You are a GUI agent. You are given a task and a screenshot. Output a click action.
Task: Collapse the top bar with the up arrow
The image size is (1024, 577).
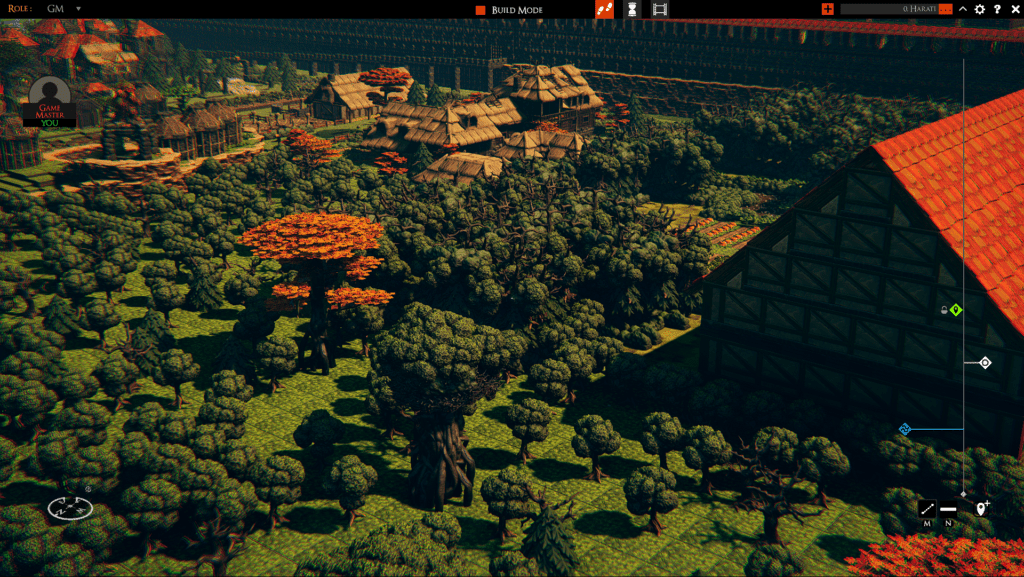(x=963, y=9)
